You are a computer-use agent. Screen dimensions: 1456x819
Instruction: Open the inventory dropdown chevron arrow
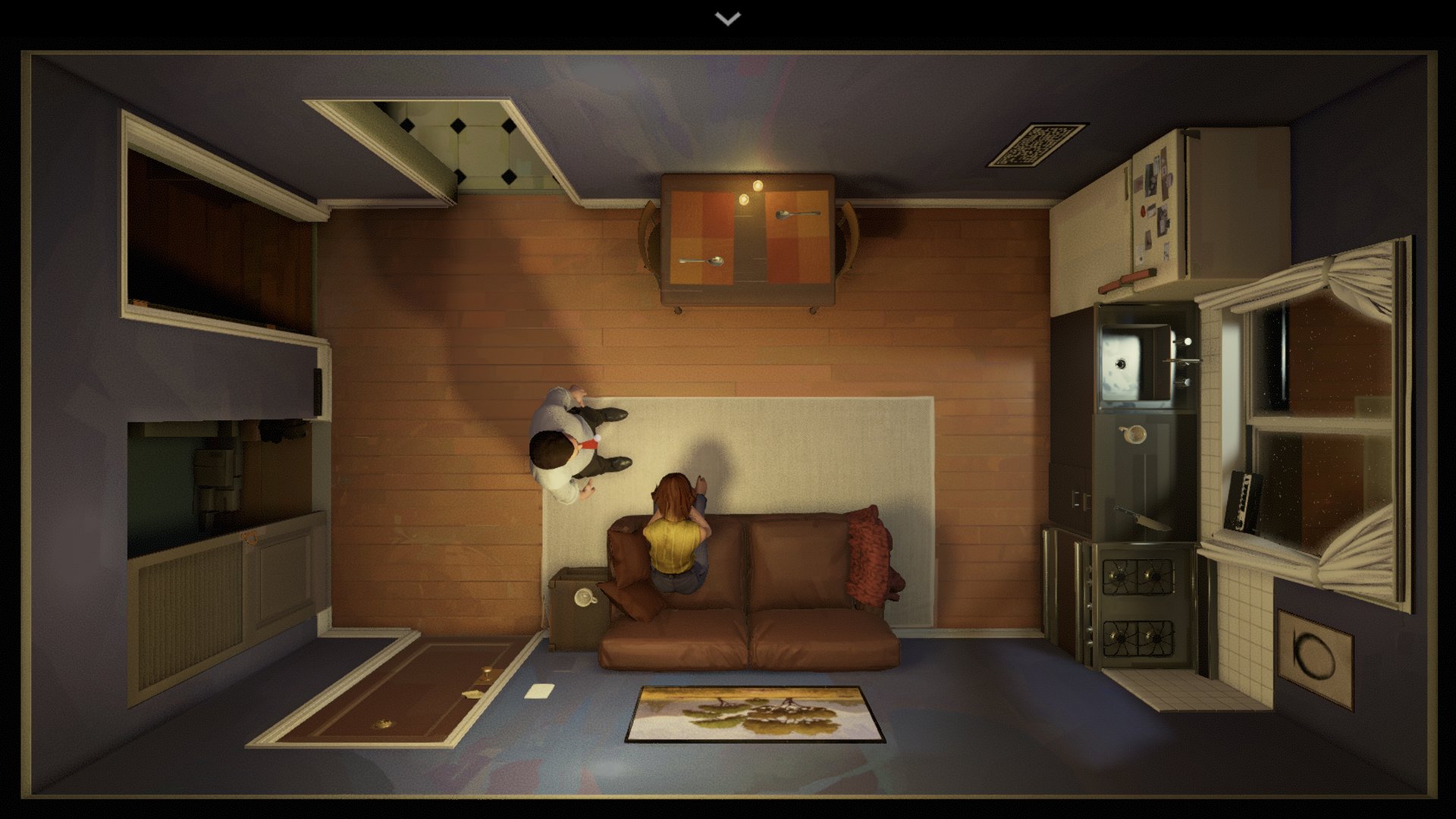tap(728, 19)
